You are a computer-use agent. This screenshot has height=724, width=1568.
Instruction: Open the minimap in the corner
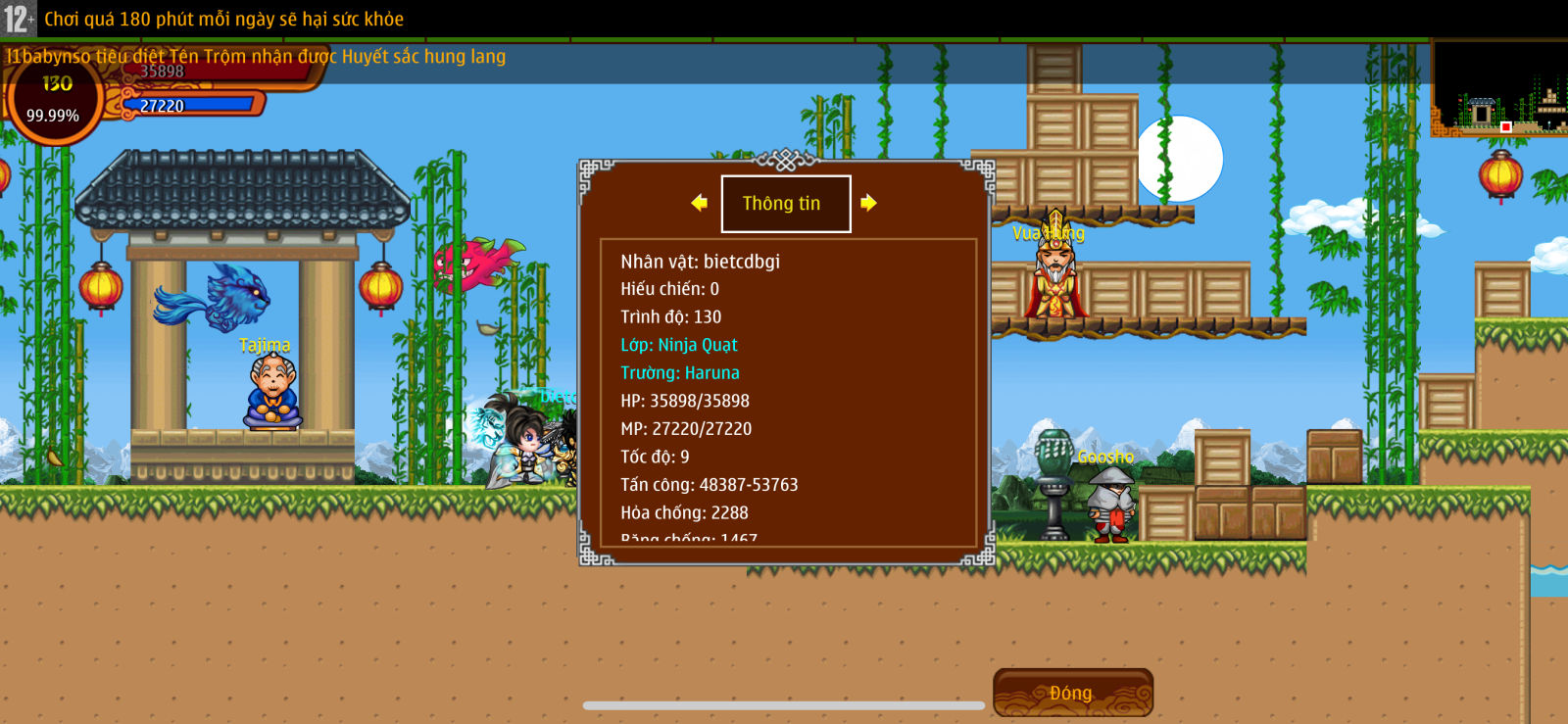pos(1498,89)
